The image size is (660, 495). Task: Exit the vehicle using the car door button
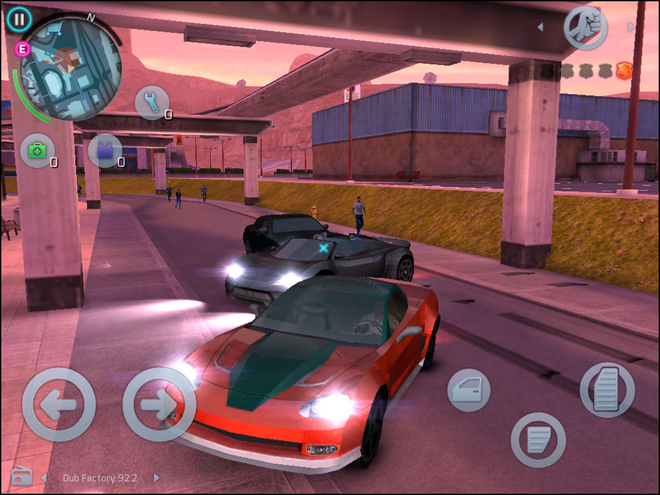(468, 389)
